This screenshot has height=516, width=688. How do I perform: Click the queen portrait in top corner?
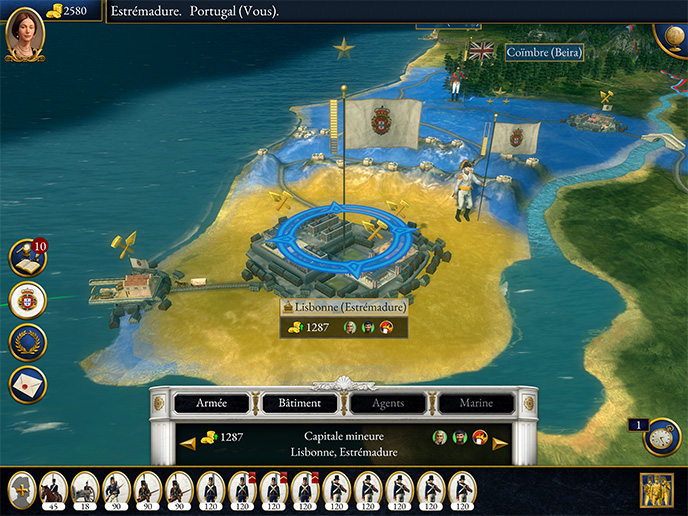(x=23, y=31)
